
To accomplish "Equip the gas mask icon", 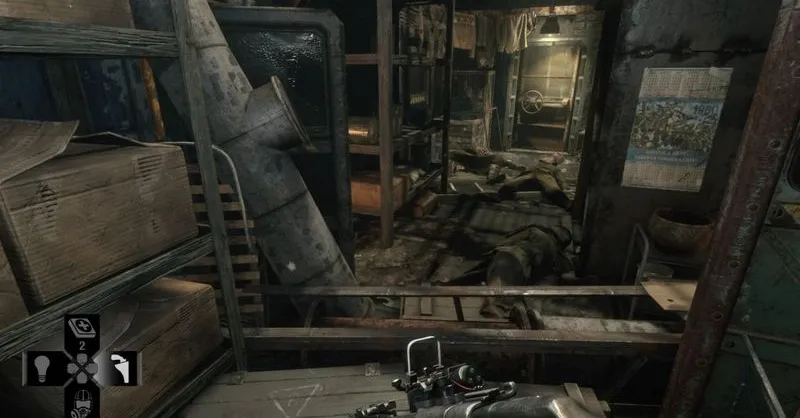I will [x=80, y=403].
